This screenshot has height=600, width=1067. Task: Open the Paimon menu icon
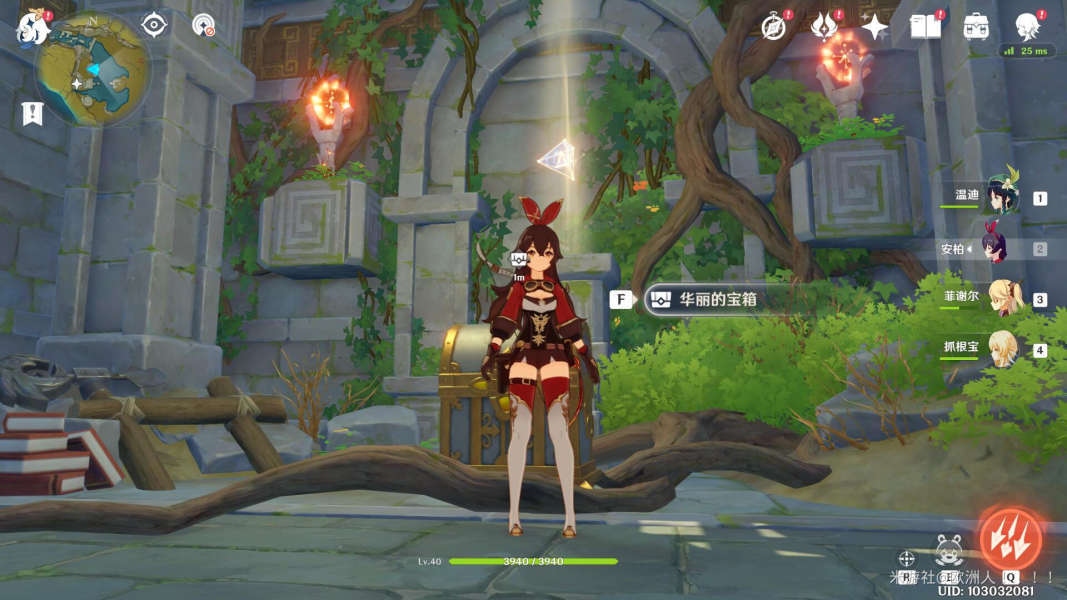point(32,28)
